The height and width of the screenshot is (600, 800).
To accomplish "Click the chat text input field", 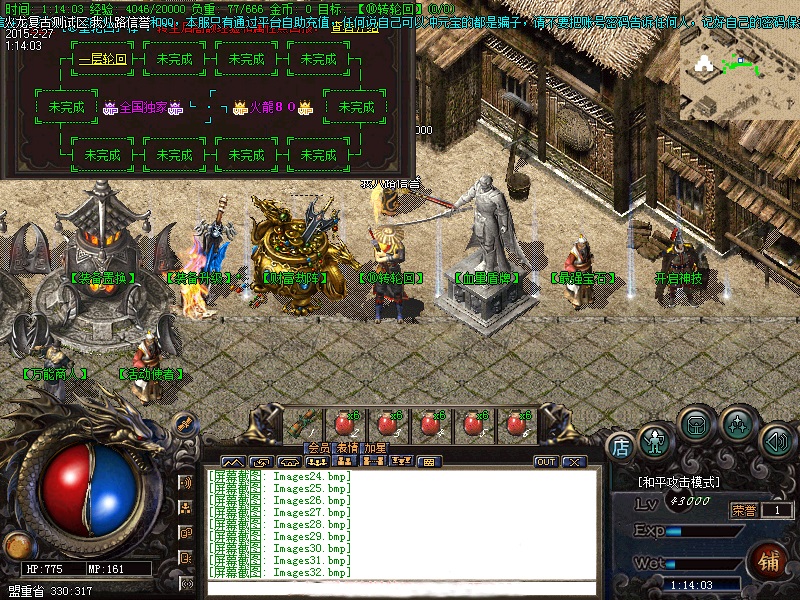I will 400,586.
